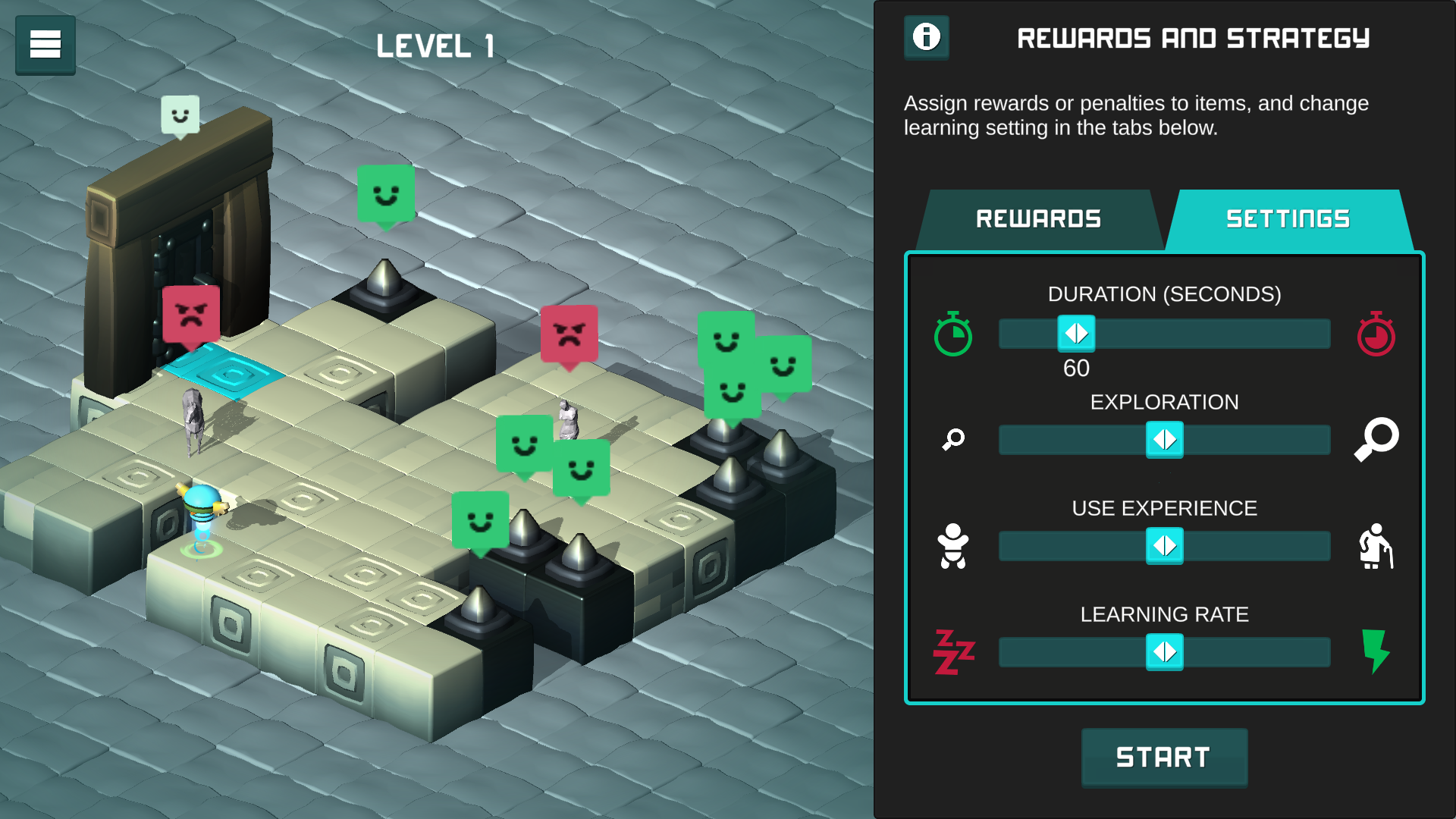Screen dimensions: 1456x819
Task: Click the Duration slider handle
Action: click(x=1076, y=334)
